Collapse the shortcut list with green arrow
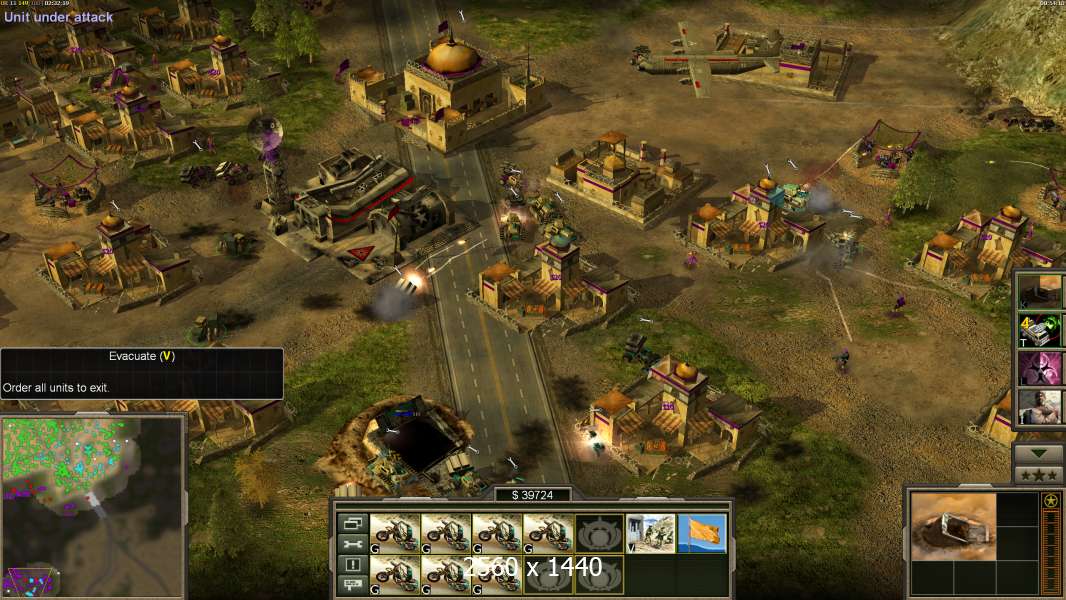1066x600 pixels. coord(1038,452)
